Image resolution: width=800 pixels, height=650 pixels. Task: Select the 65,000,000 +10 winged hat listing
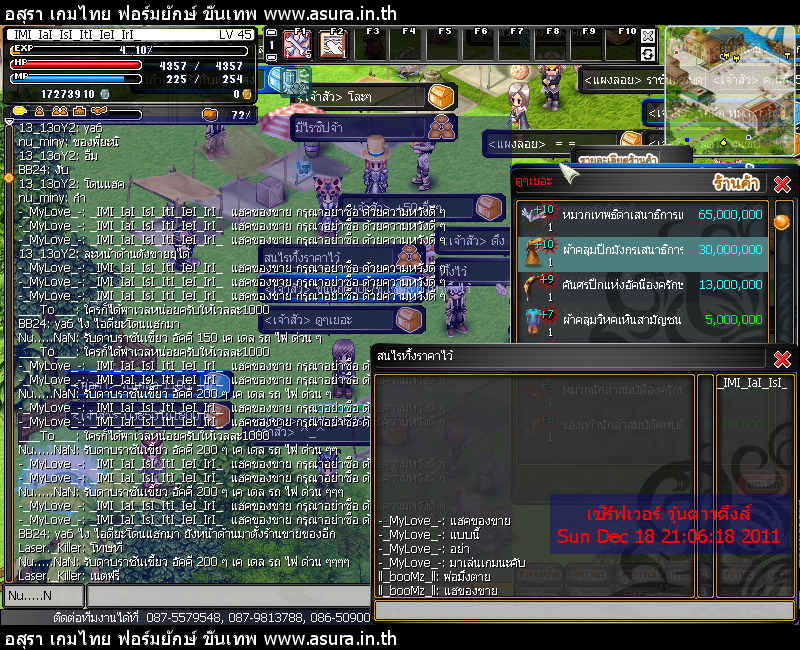tap(640, 214)
